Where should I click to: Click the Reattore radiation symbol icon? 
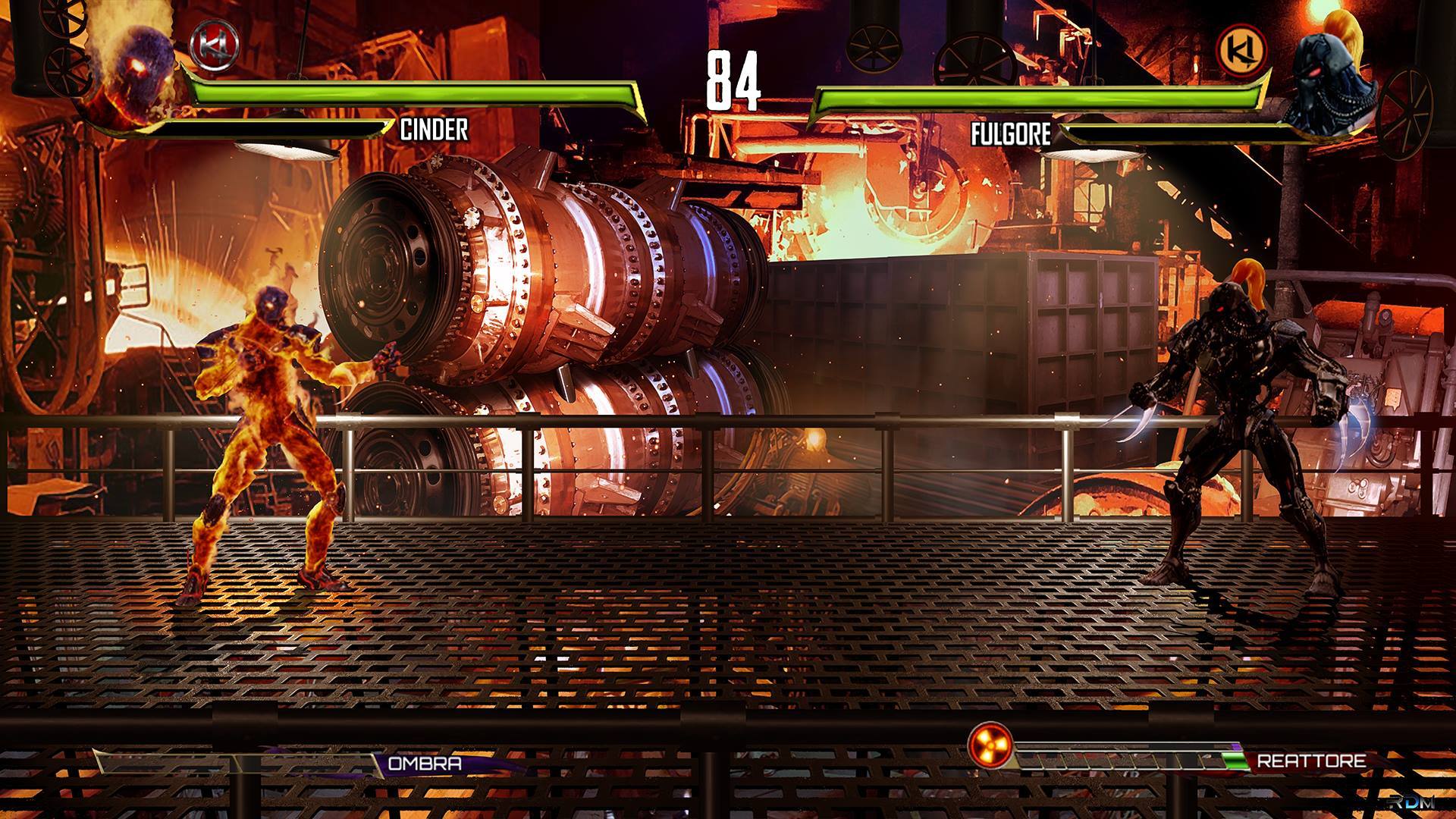[991, 745]
